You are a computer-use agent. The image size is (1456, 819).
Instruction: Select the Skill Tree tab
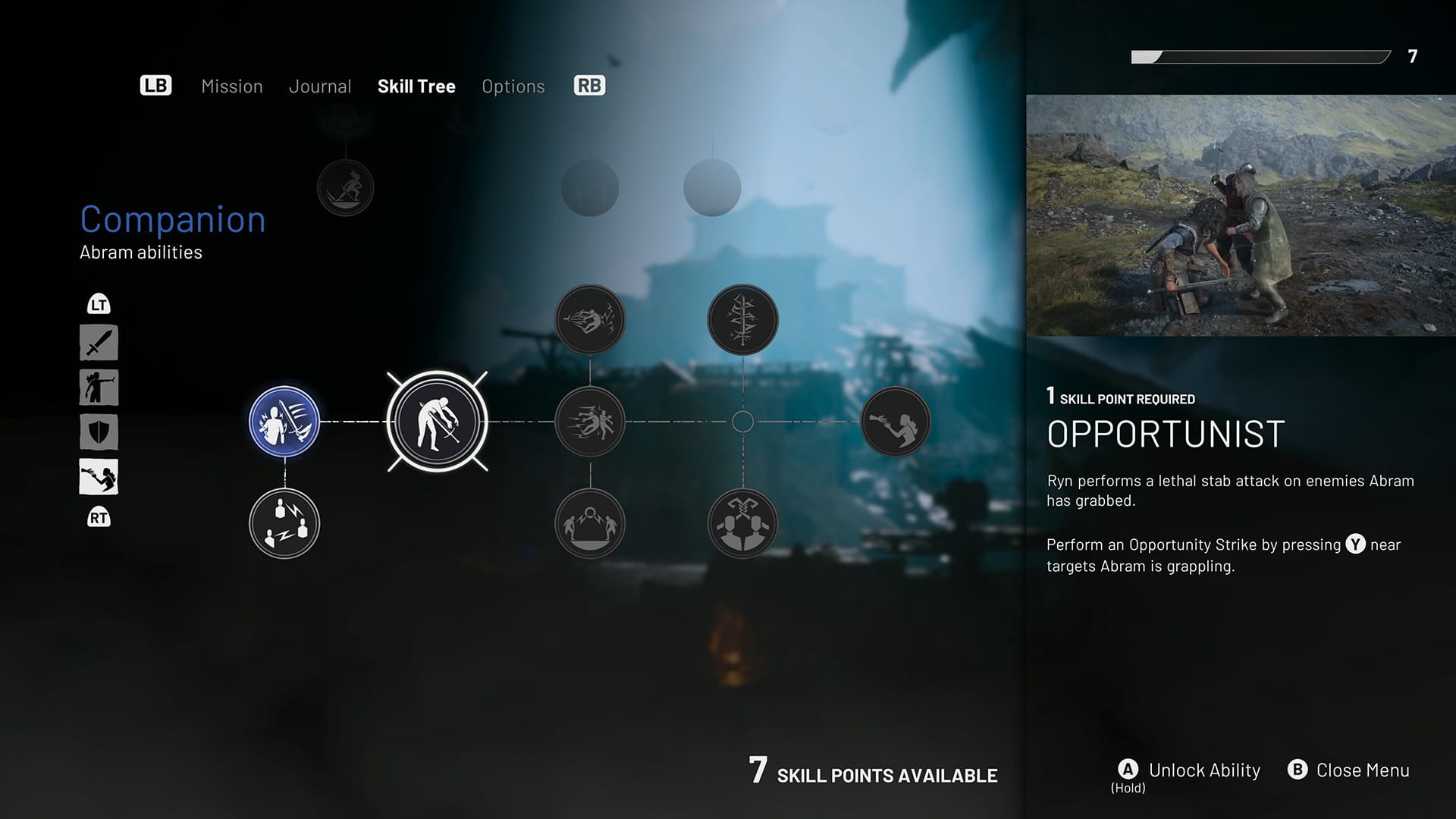416,86
